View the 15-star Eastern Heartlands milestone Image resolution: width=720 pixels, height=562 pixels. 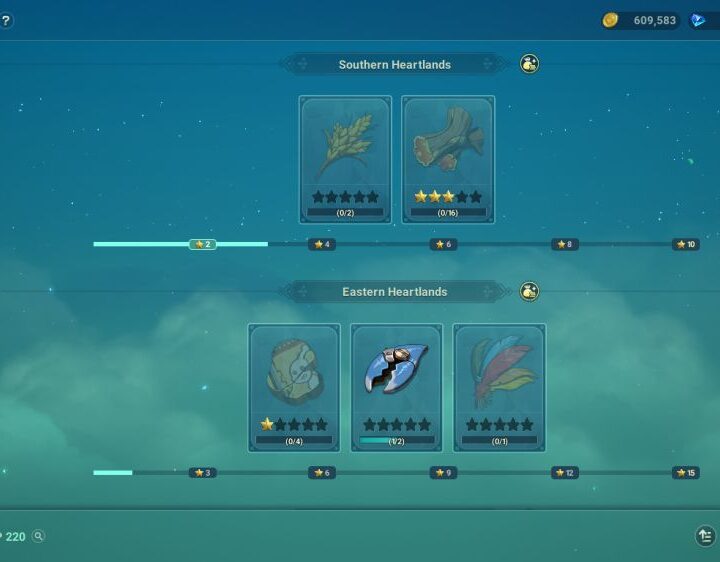(685, 473)
